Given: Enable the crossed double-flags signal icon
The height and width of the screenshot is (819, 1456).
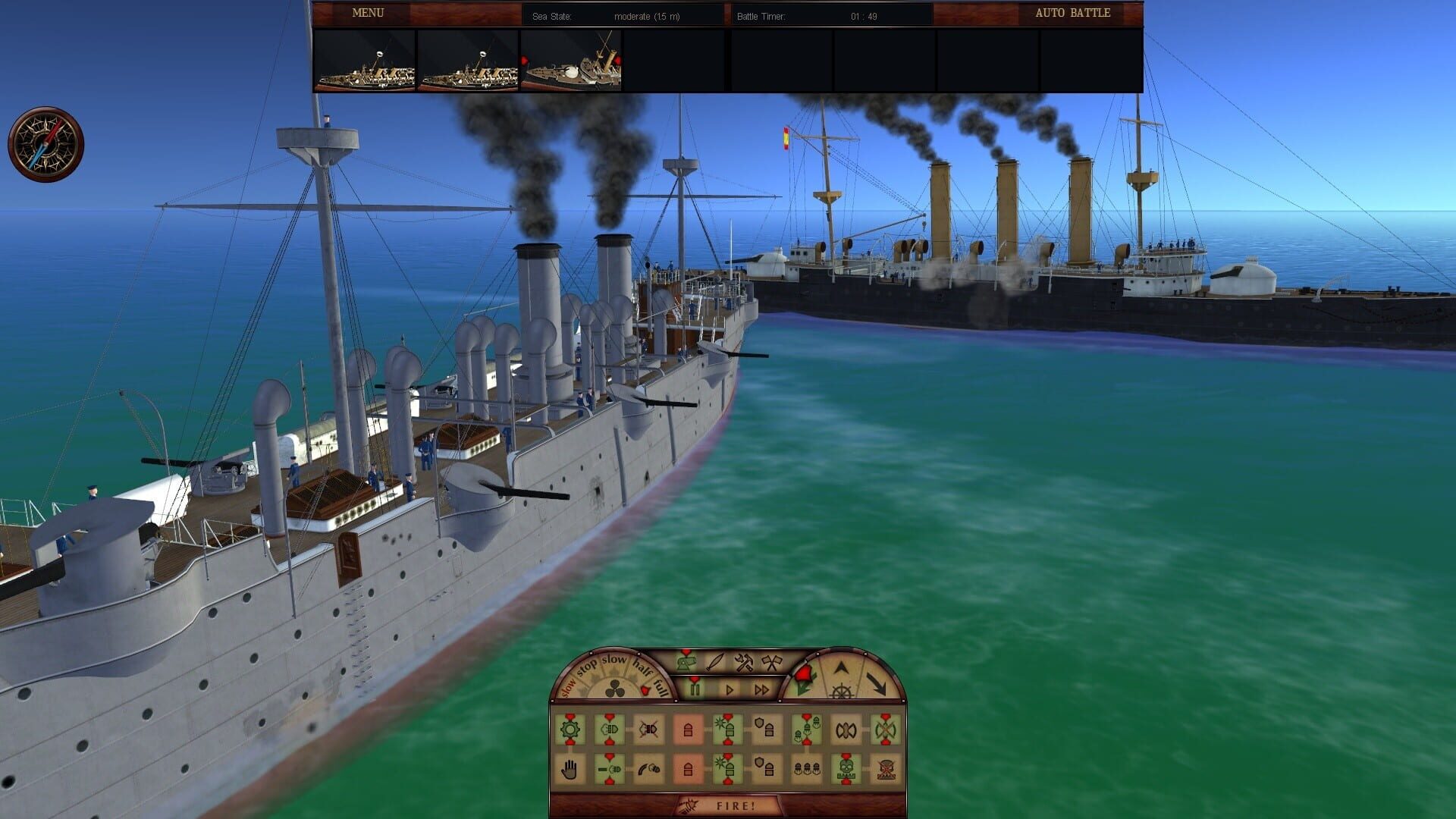Looking at the screenshot, I should pos(771,662).
